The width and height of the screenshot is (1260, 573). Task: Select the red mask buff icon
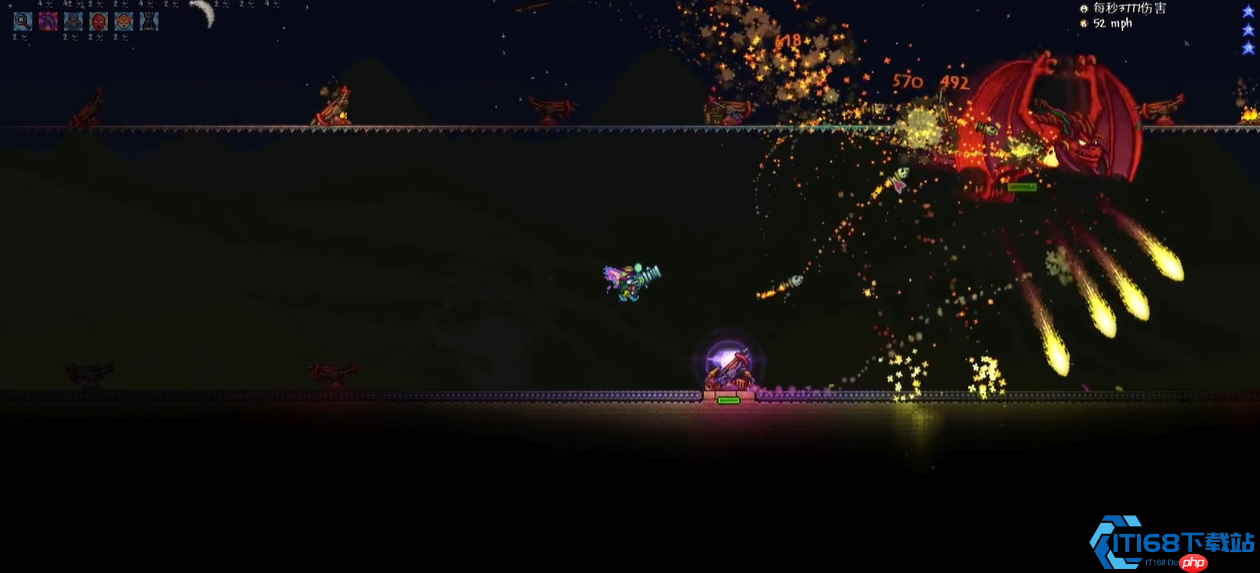[x=98, y=21]
